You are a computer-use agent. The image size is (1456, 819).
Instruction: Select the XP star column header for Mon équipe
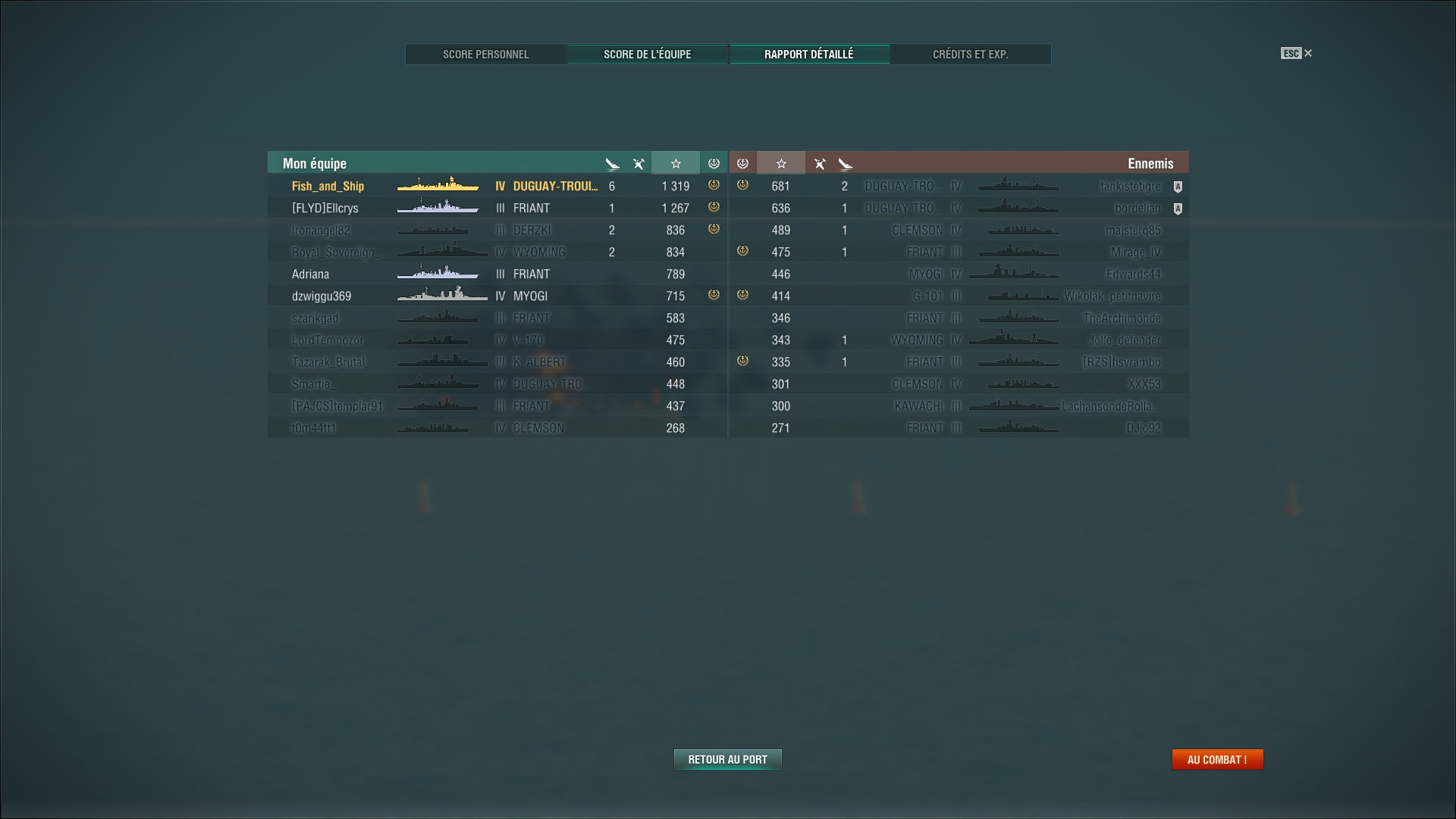(x=675, y=162)
